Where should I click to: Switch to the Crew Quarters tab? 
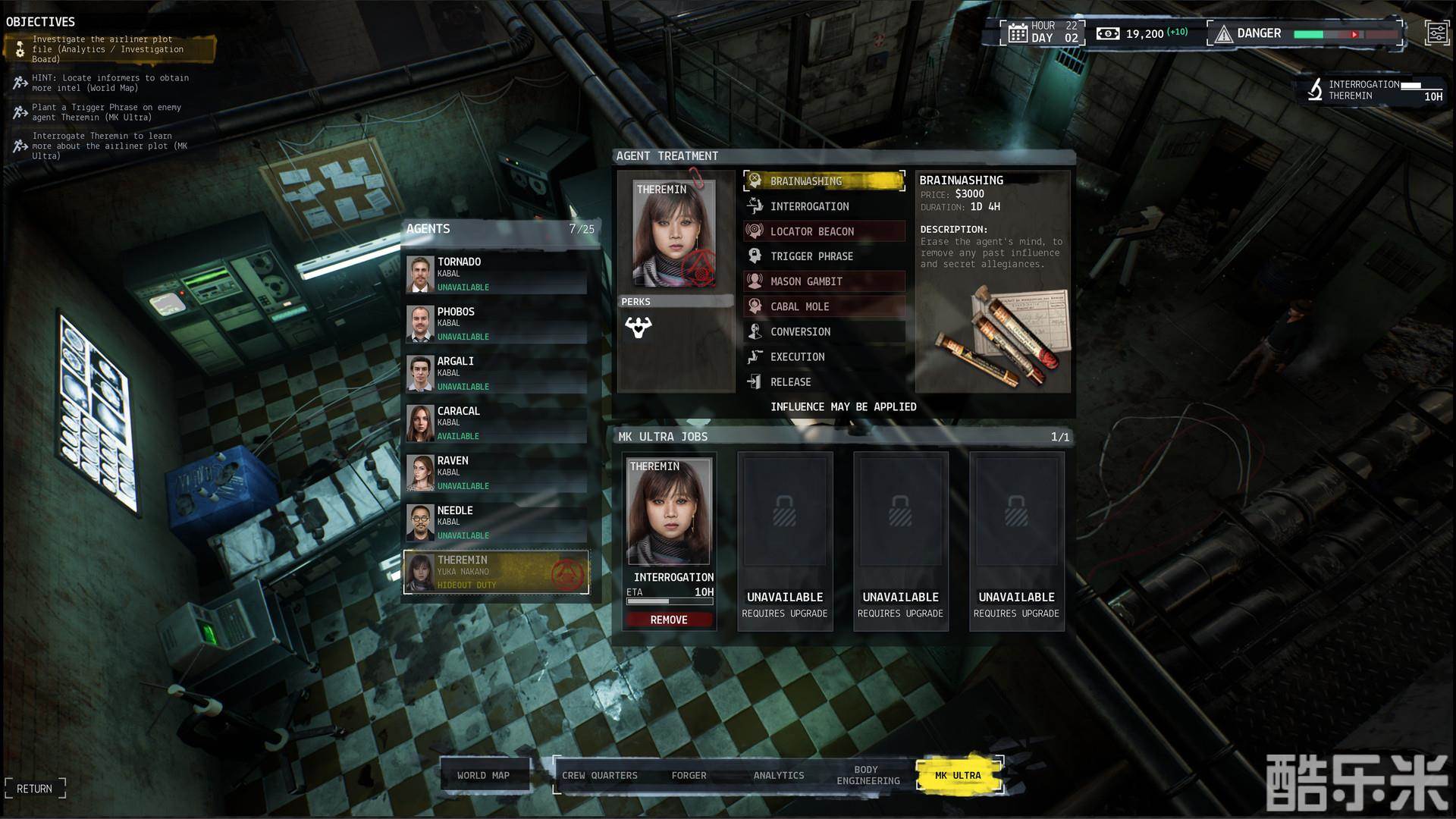pos(600,775)
